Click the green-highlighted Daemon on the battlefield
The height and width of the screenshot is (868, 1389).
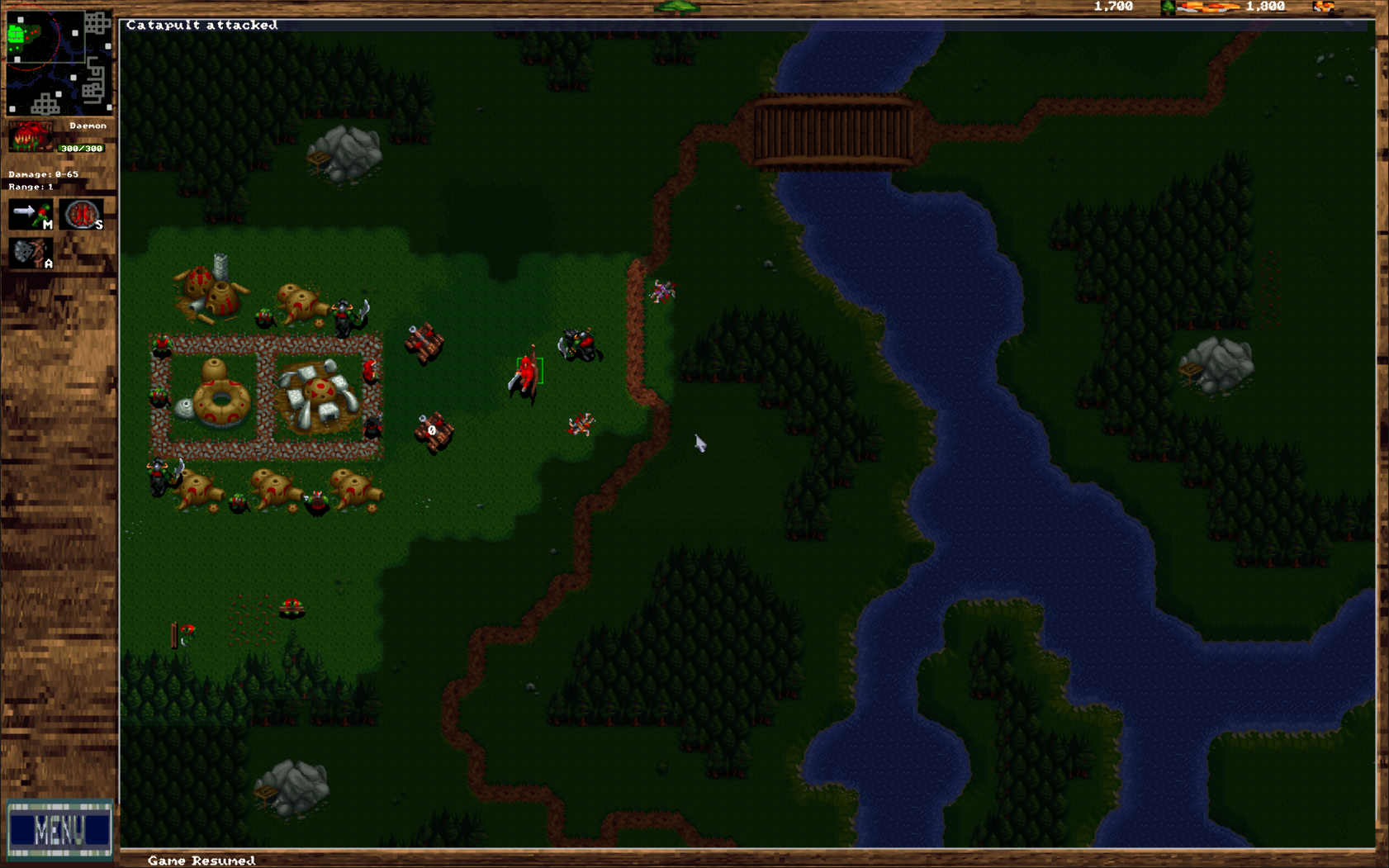click(x=527, y=373)
